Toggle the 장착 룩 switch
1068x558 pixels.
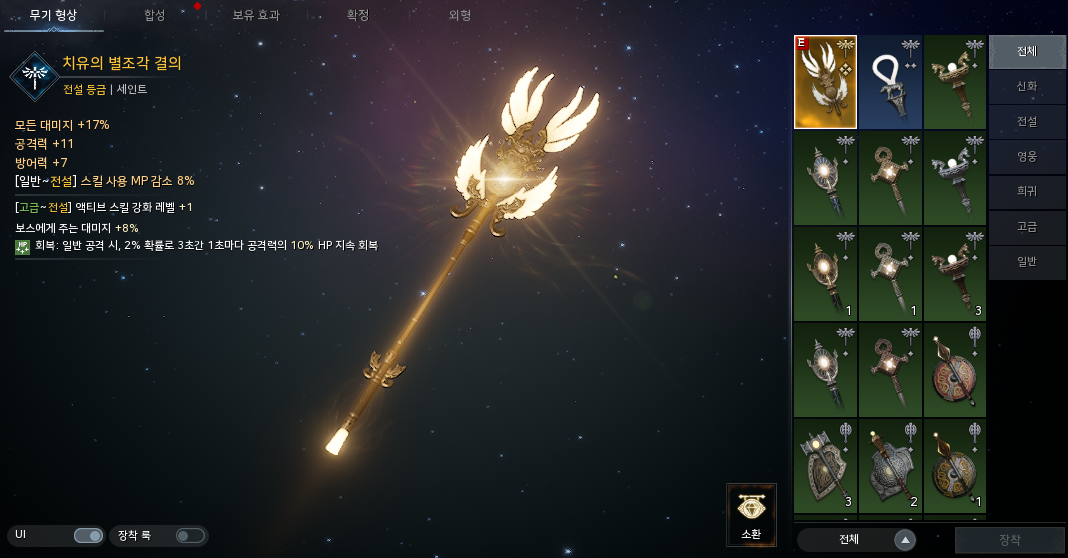point(189,536)
